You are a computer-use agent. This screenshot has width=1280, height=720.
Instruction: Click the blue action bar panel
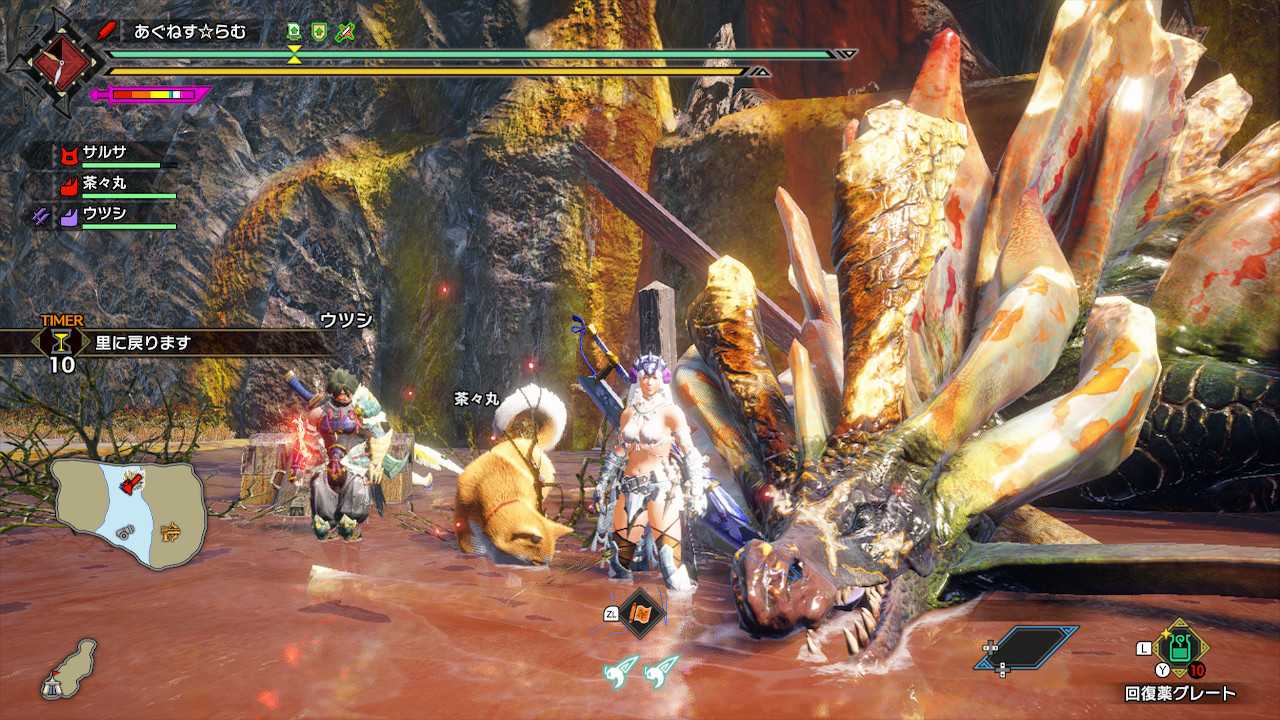click(x=1027, y=647)
